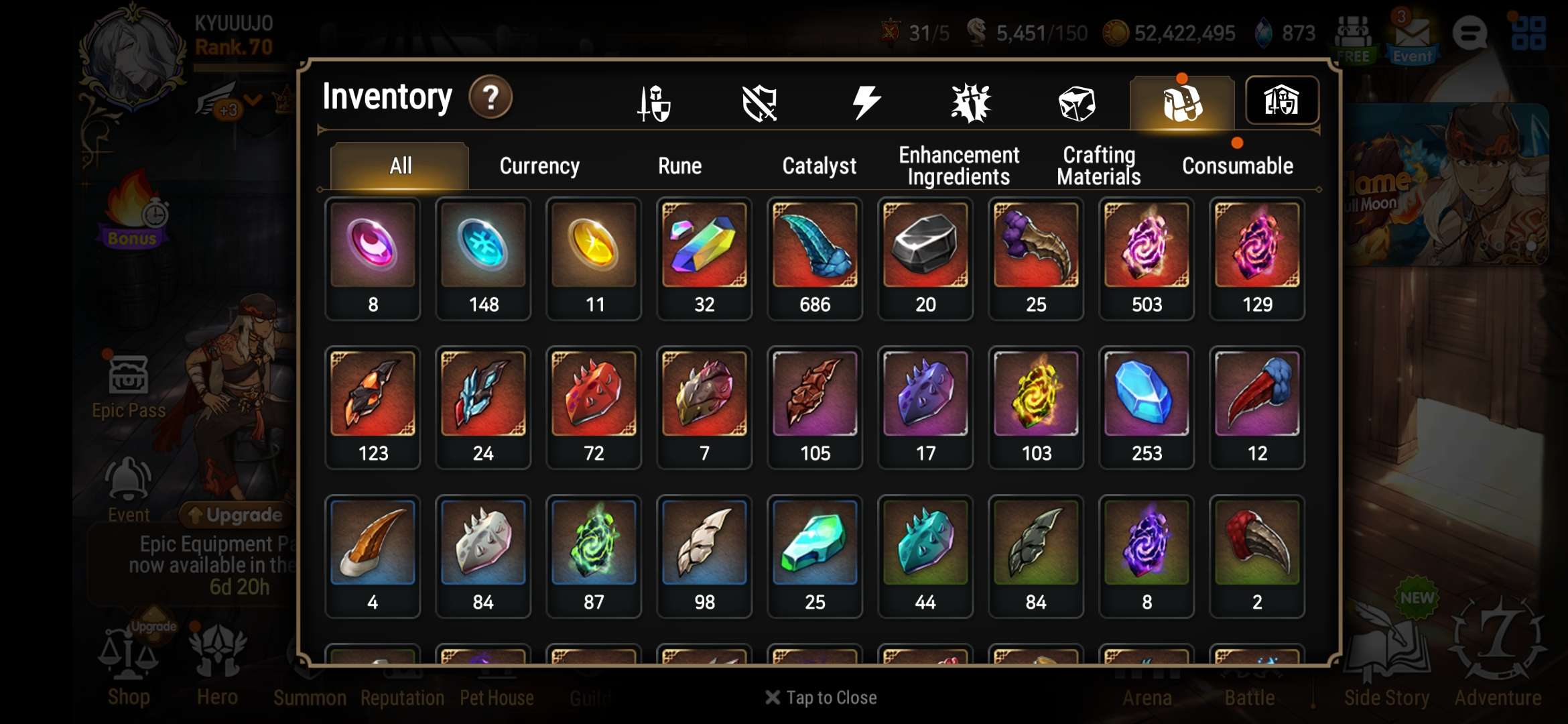Show Enhancement Ingredients tab
The height and width of the screenshot is (724, 1568).
pyautogui.click(x=958, y=166)
